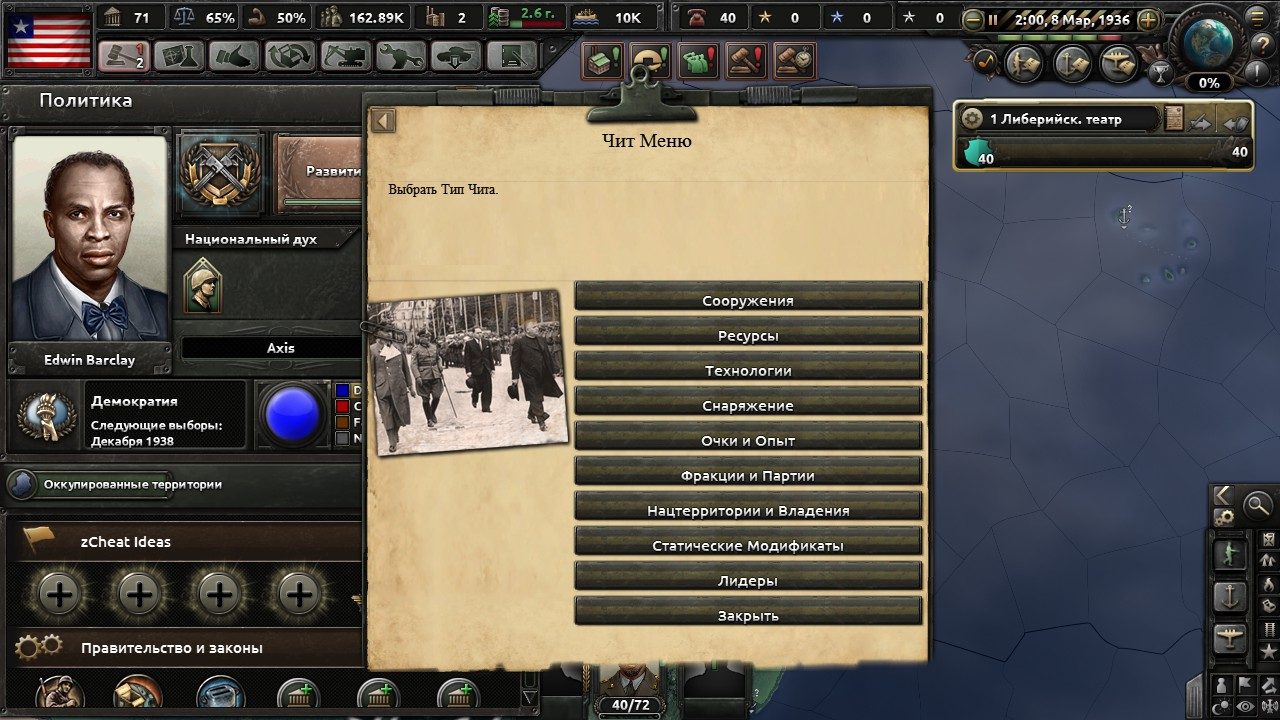Screen dimensions: 1280x720
Task: Select the Лидеры cheat entry
Action: pyautogui.click(x=748, y=580)
